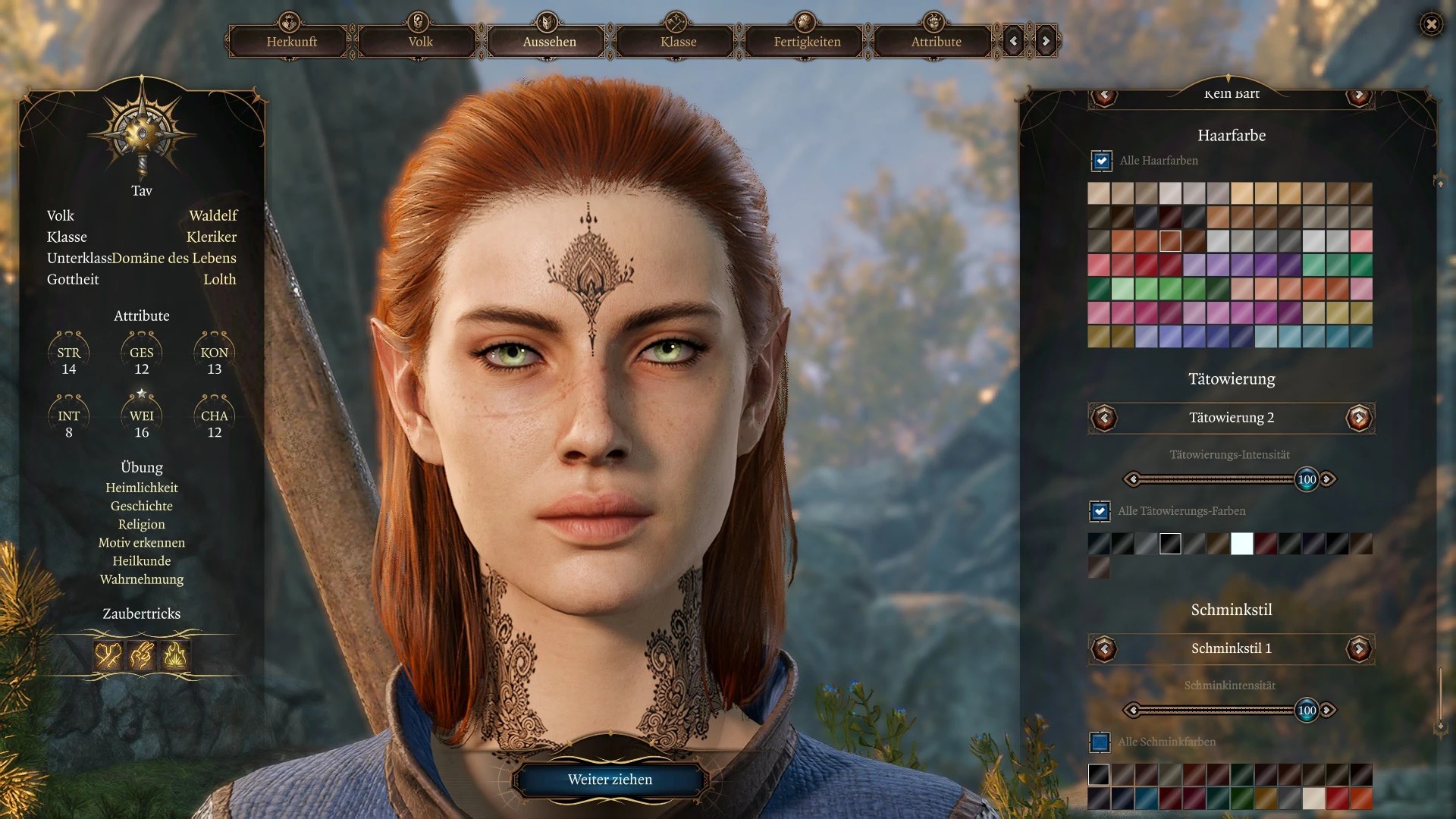Click the Schminkintensität slider handle
This screenshot has width=1456, height=819.
[x=1307, y=711]
